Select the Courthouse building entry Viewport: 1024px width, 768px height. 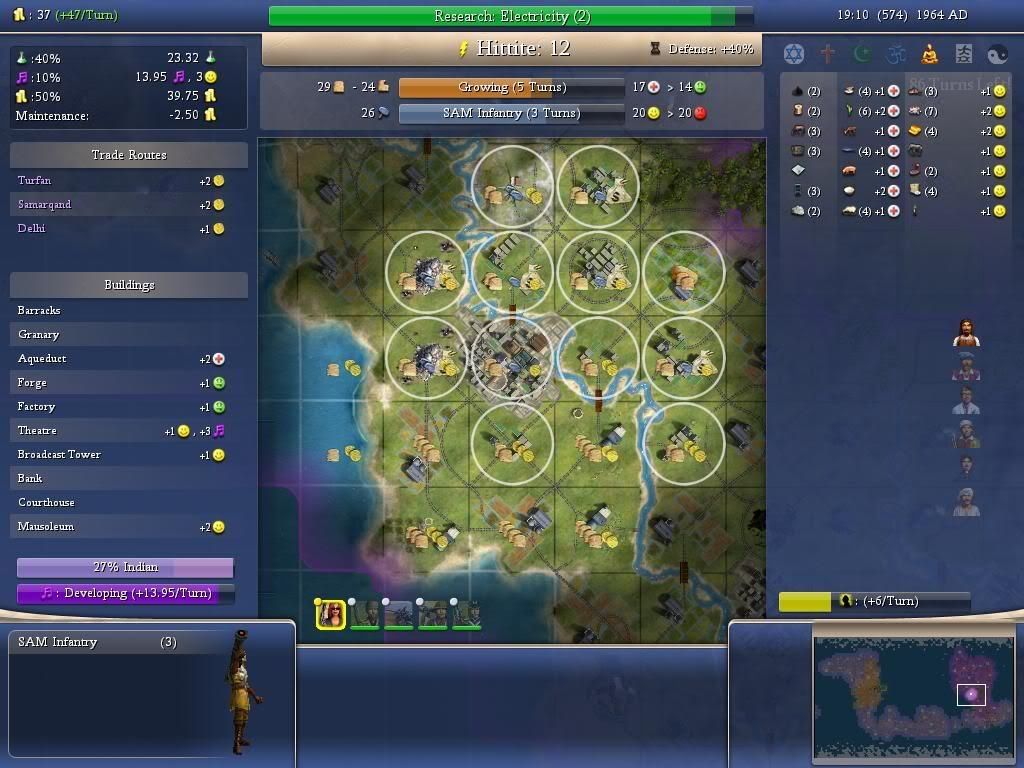(x=46, y=502)
